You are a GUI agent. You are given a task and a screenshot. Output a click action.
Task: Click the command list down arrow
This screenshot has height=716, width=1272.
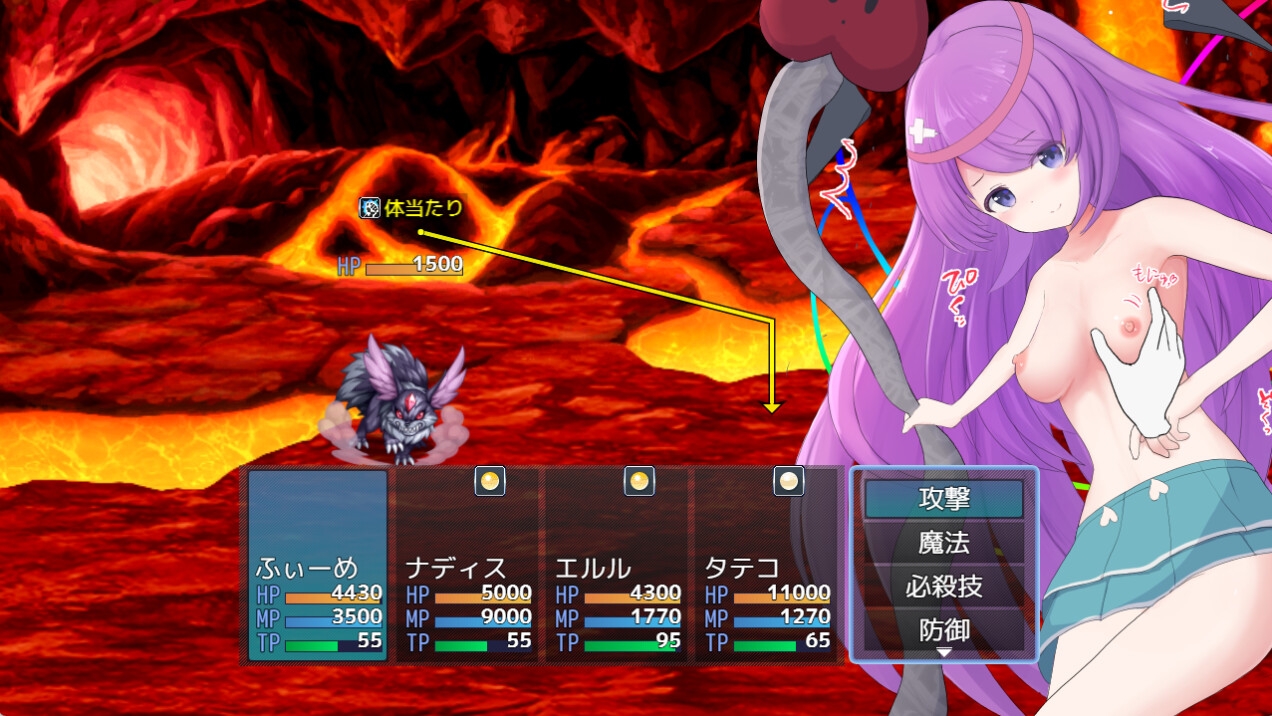(944, 653)
